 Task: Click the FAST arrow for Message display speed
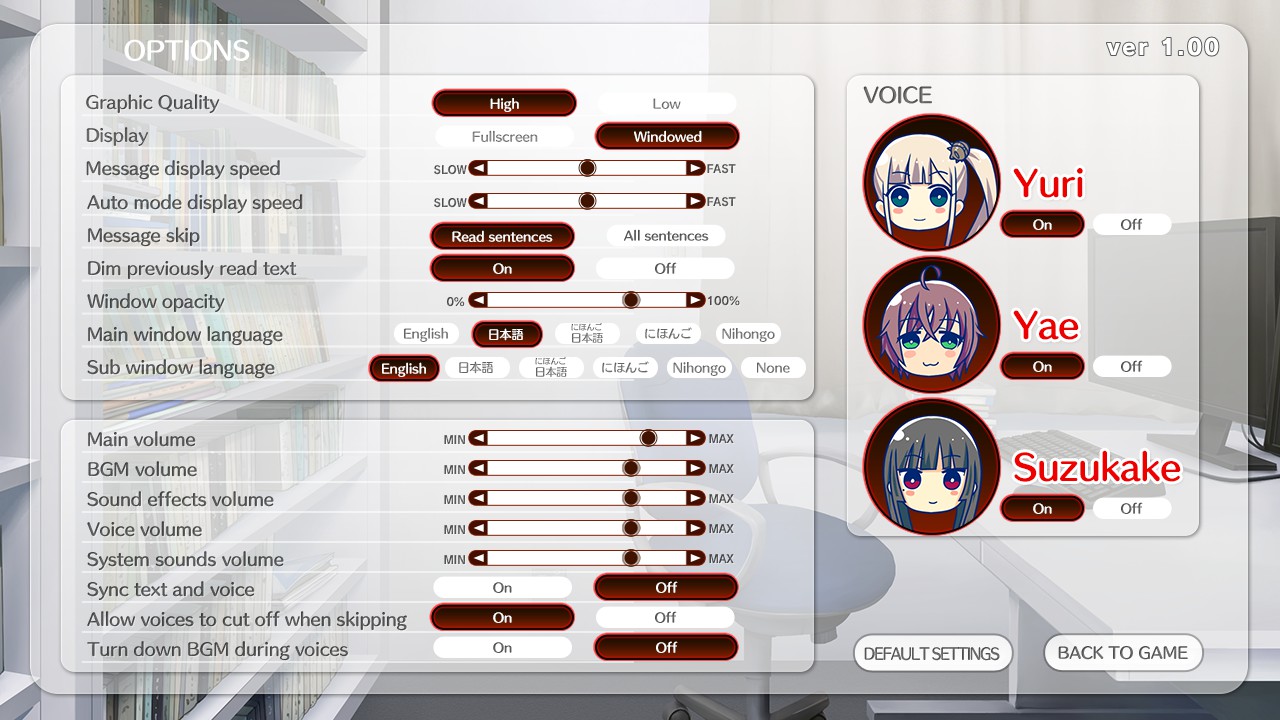(694, 168)
